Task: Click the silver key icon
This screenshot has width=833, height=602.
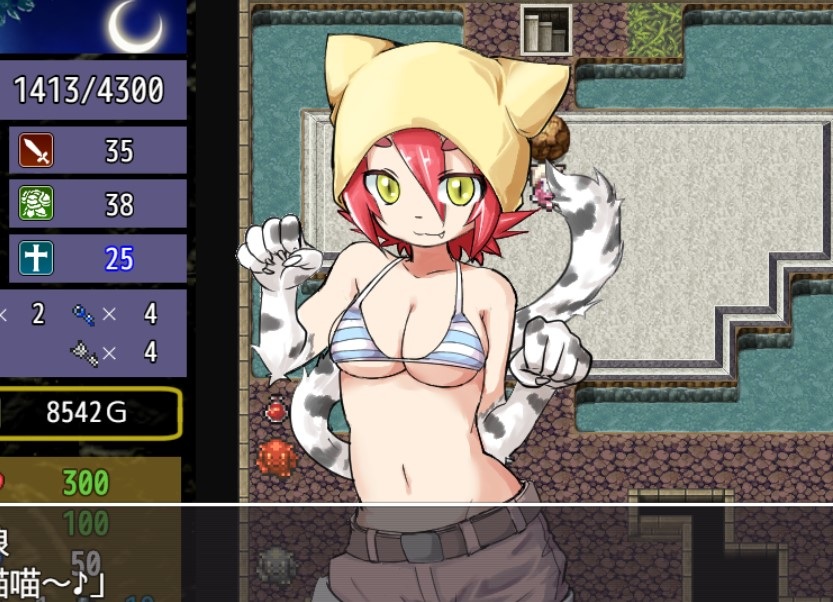Action: pos(84,351)
